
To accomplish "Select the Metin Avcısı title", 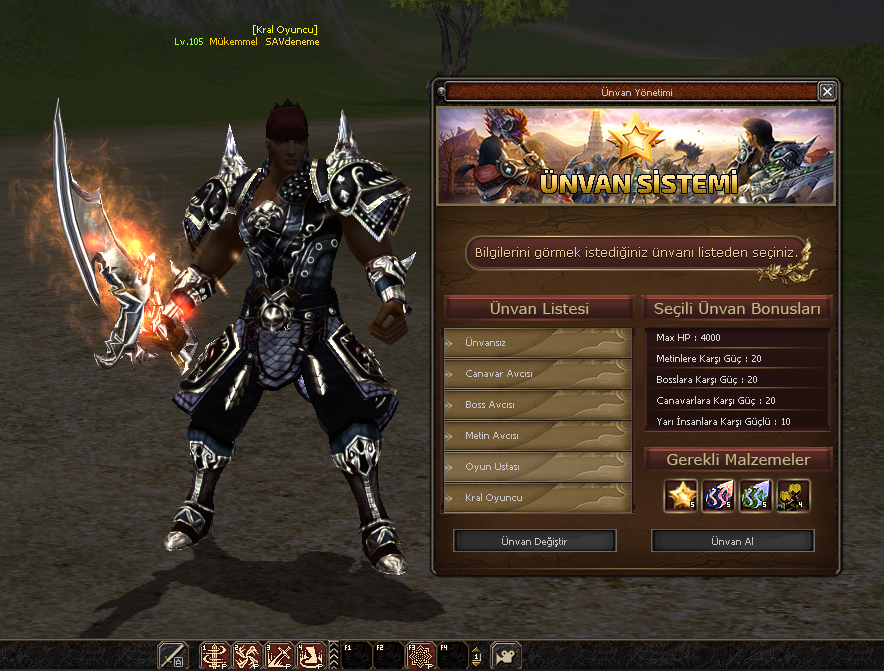I will click(538, 436).
